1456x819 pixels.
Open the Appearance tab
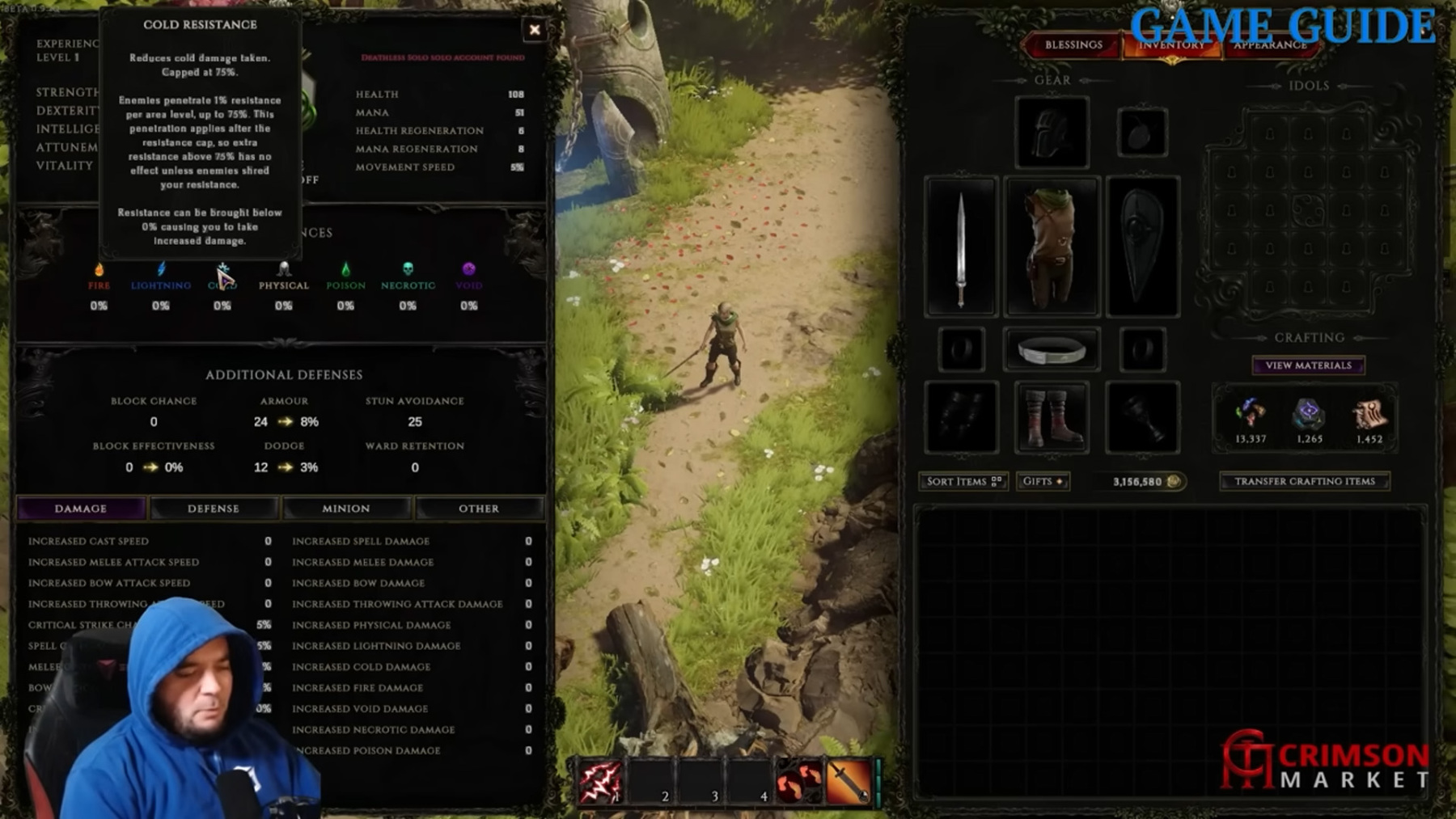[1270, 47]
